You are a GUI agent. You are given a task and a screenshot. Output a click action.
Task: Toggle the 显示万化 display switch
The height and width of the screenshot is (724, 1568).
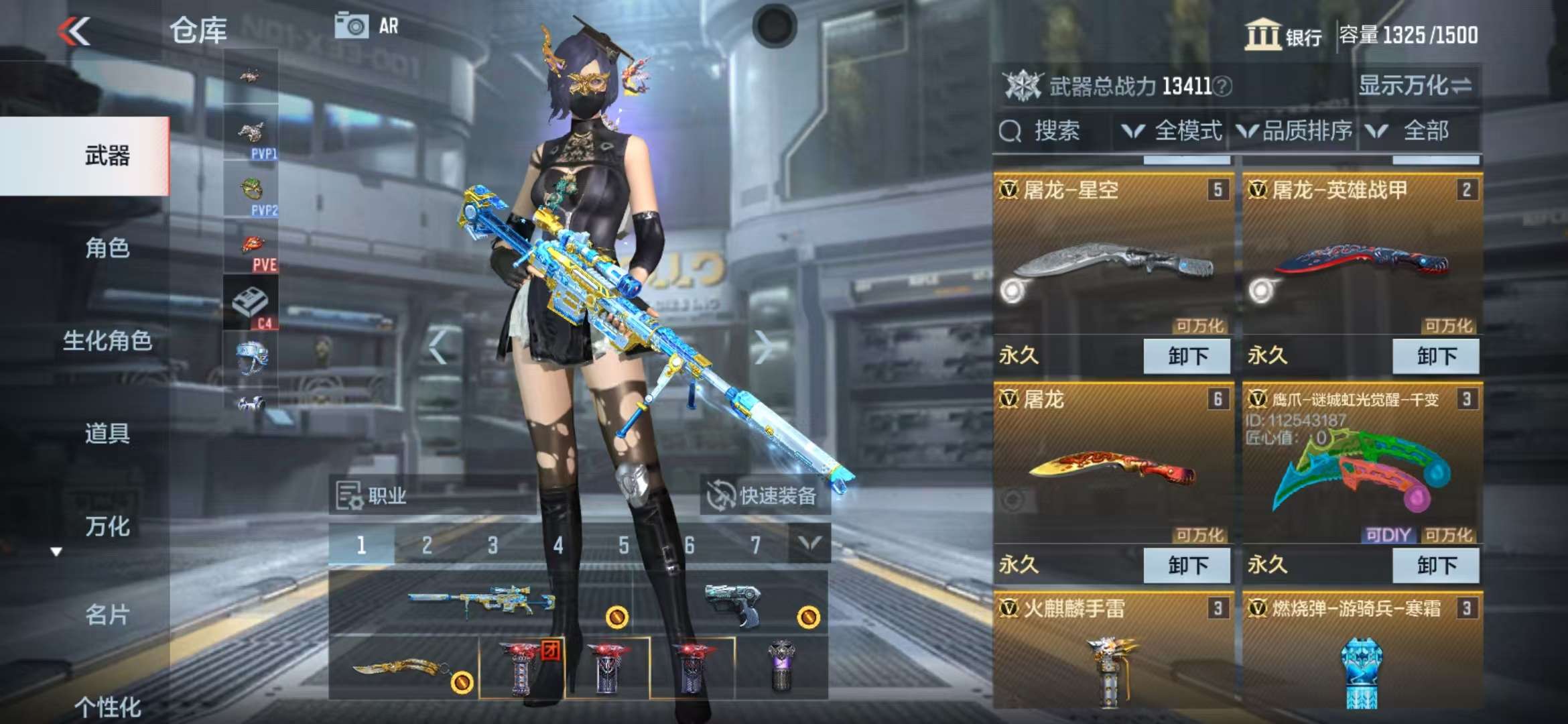[x=1415, y=85]
